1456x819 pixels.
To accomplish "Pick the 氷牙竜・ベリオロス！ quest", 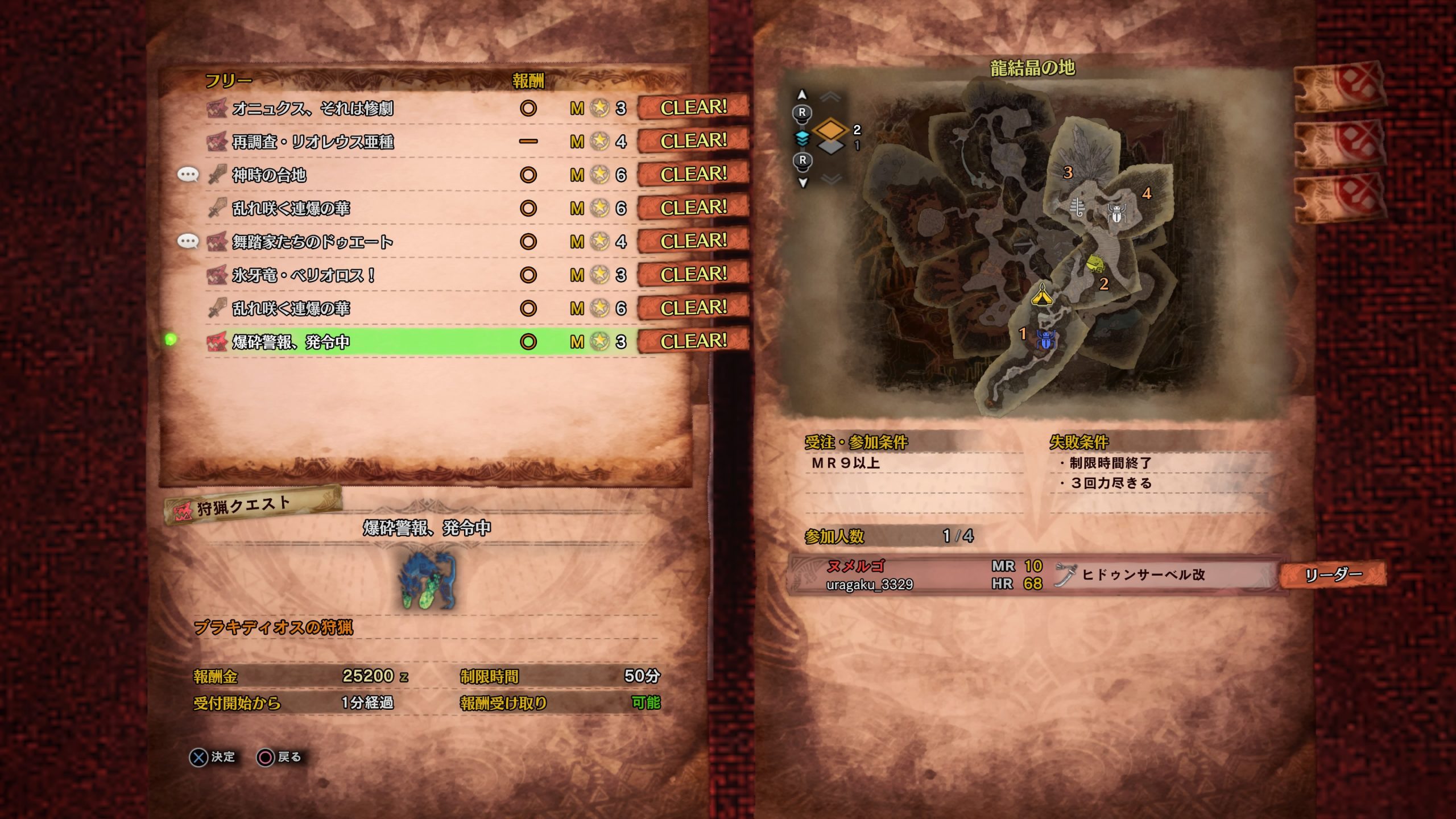I will (303, 275).
